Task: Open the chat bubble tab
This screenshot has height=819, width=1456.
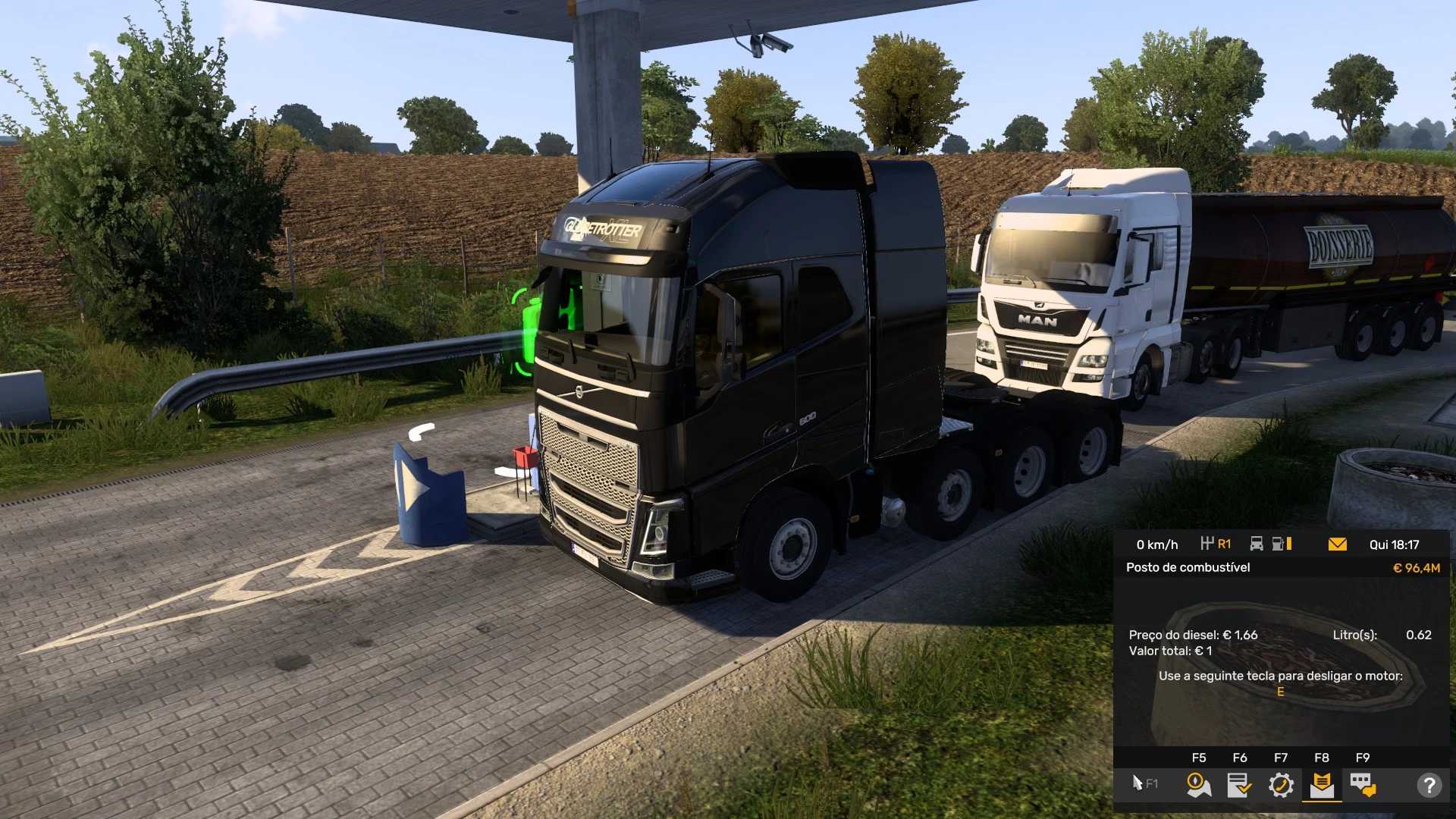Action: (1363, 784)
